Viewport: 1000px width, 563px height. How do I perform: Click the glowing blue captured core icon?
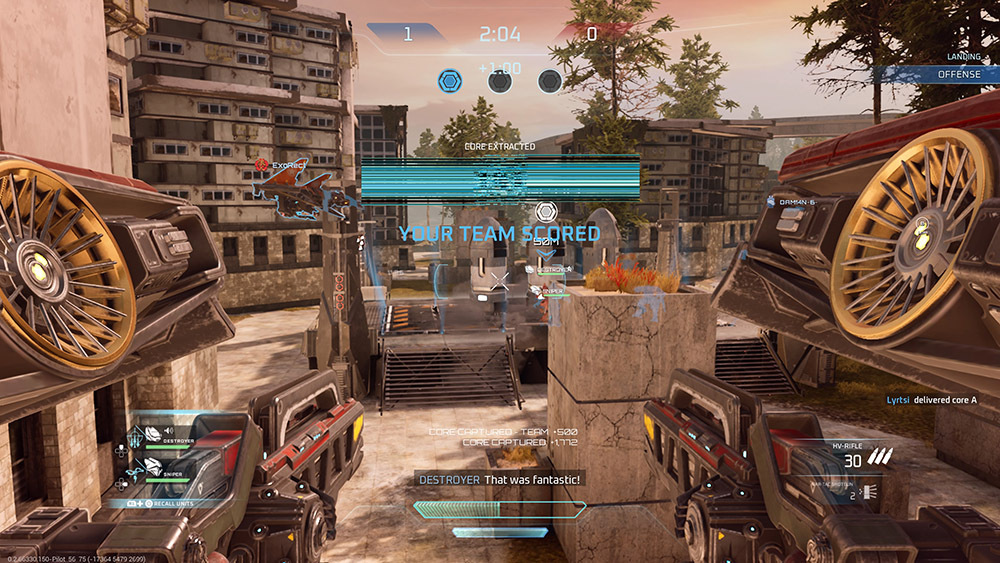pos(451,80)
